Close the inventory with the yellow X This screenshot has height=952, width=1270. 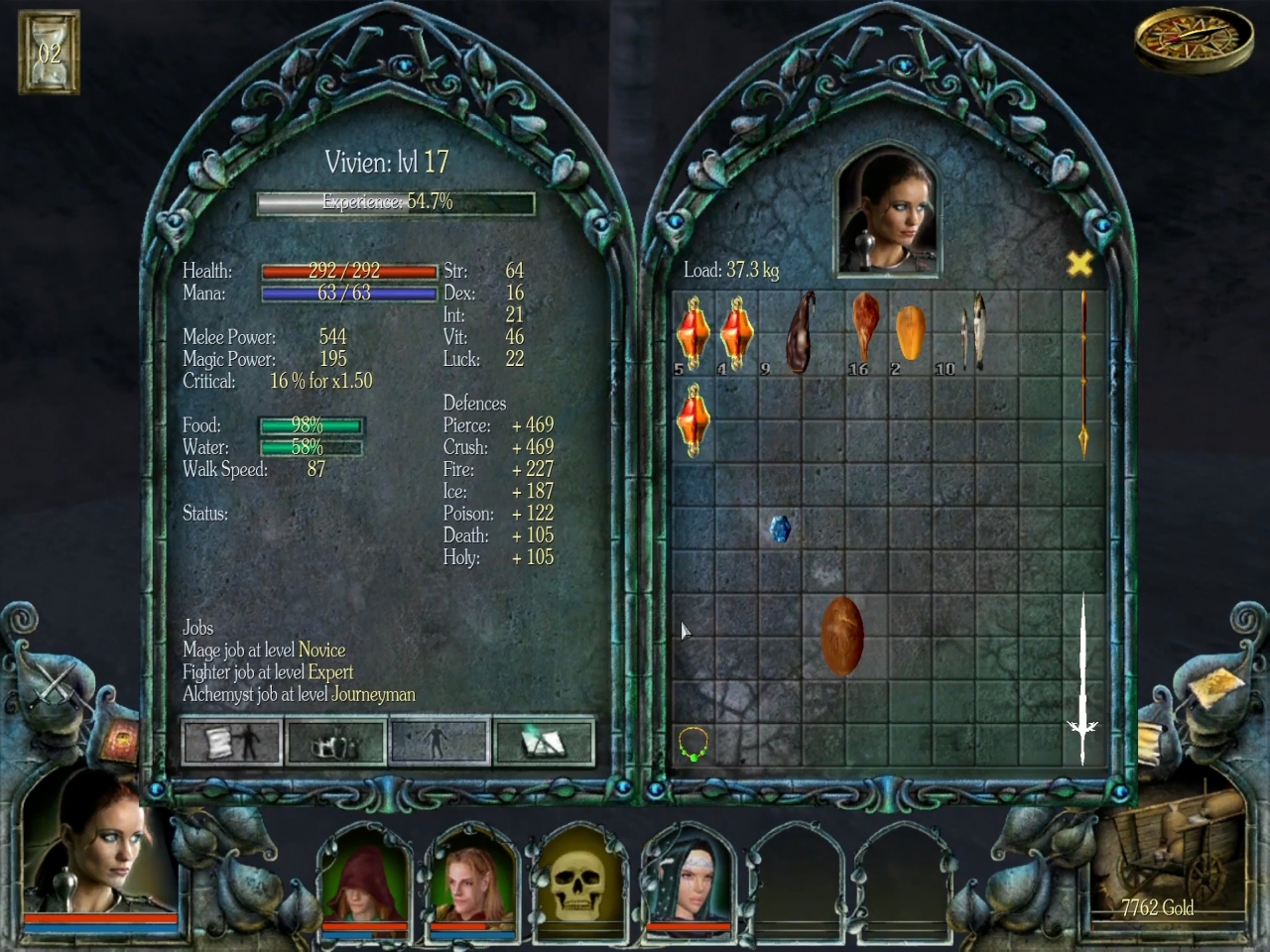point(1079,264)
